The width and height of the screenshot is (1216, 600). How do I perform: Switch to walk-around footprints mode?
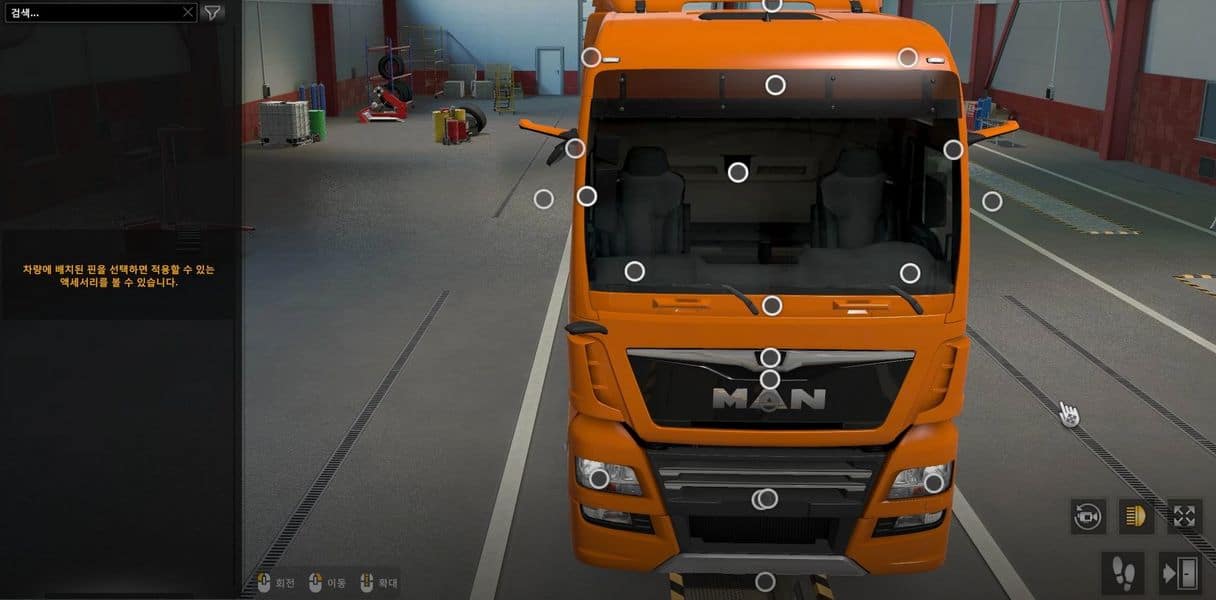pos(1122,573)
